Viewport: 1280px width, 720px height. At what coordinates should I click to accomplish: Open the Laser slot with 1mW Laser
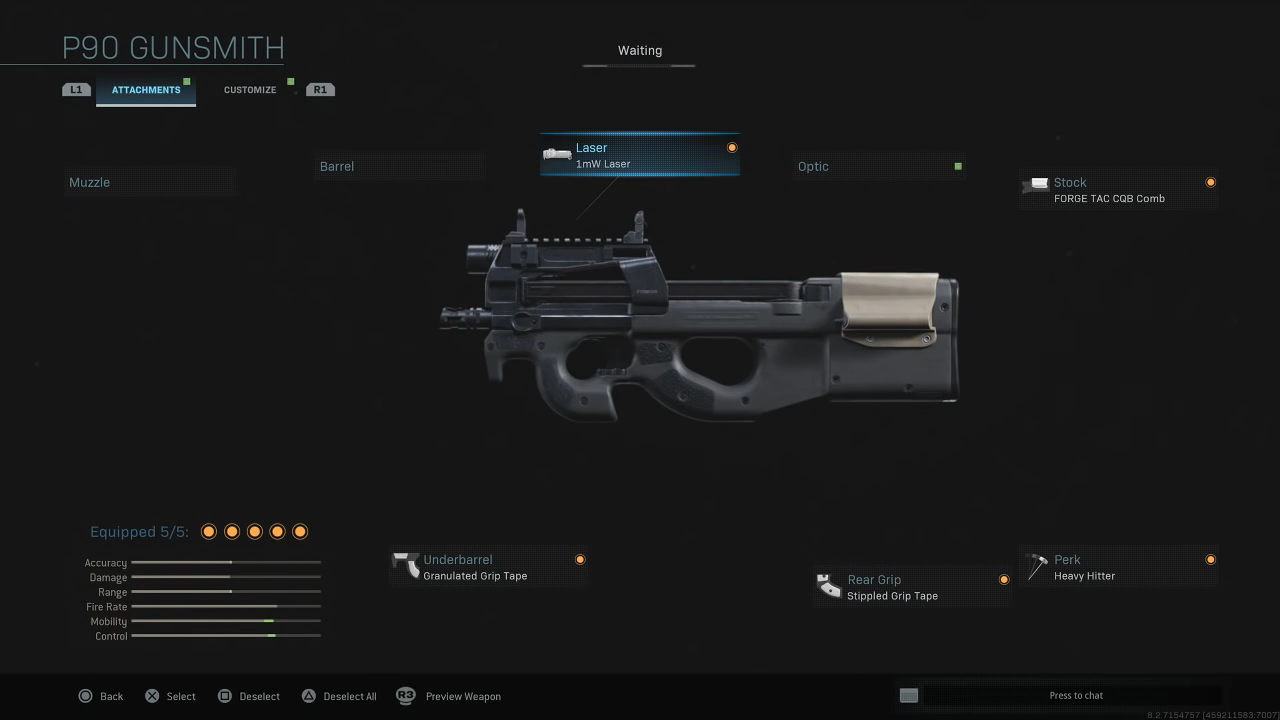pos(639,155)
